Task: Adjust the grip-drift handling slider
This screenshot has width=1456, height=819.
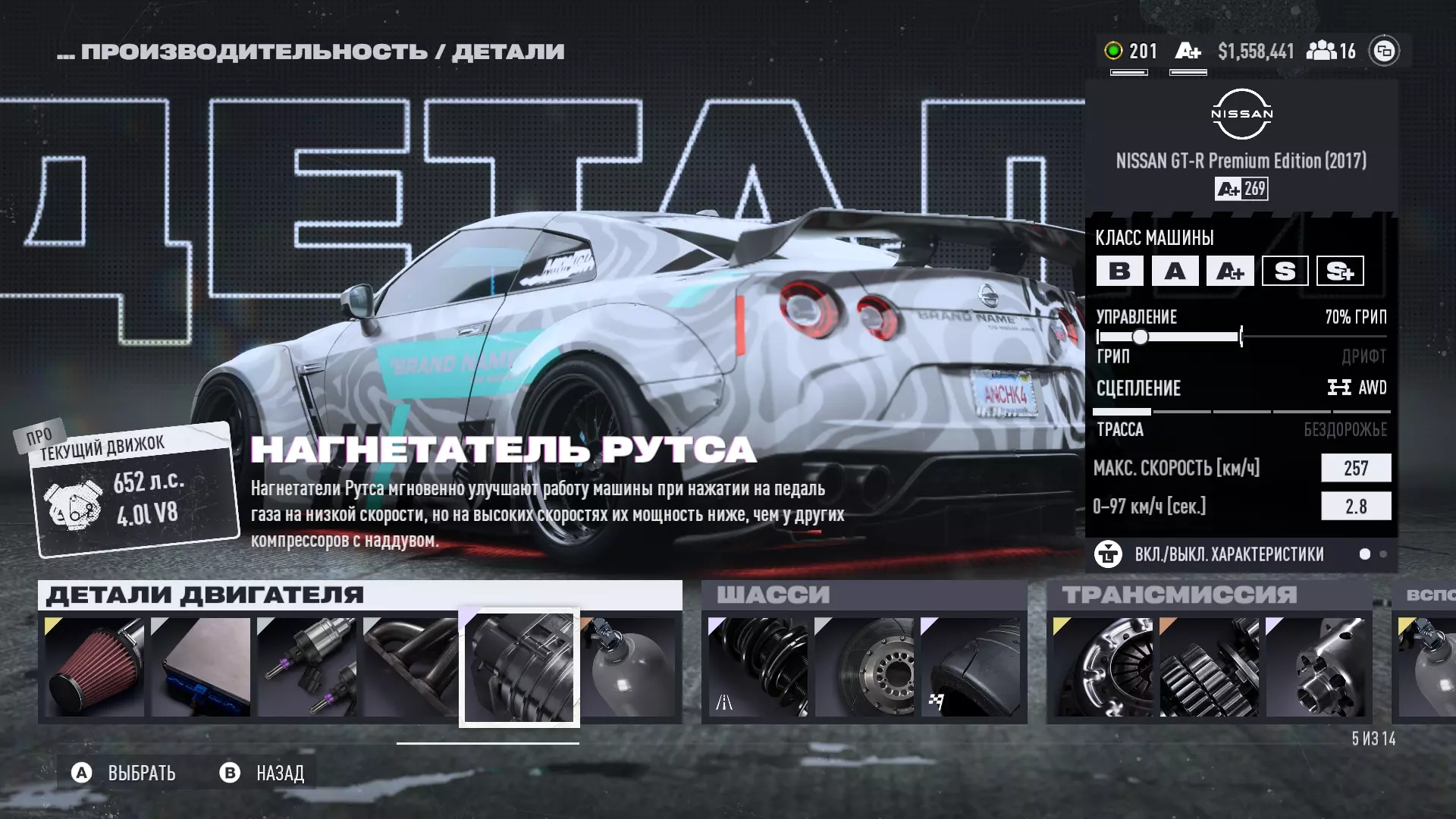Action: pyautogui.click(x=1141, y=337)
